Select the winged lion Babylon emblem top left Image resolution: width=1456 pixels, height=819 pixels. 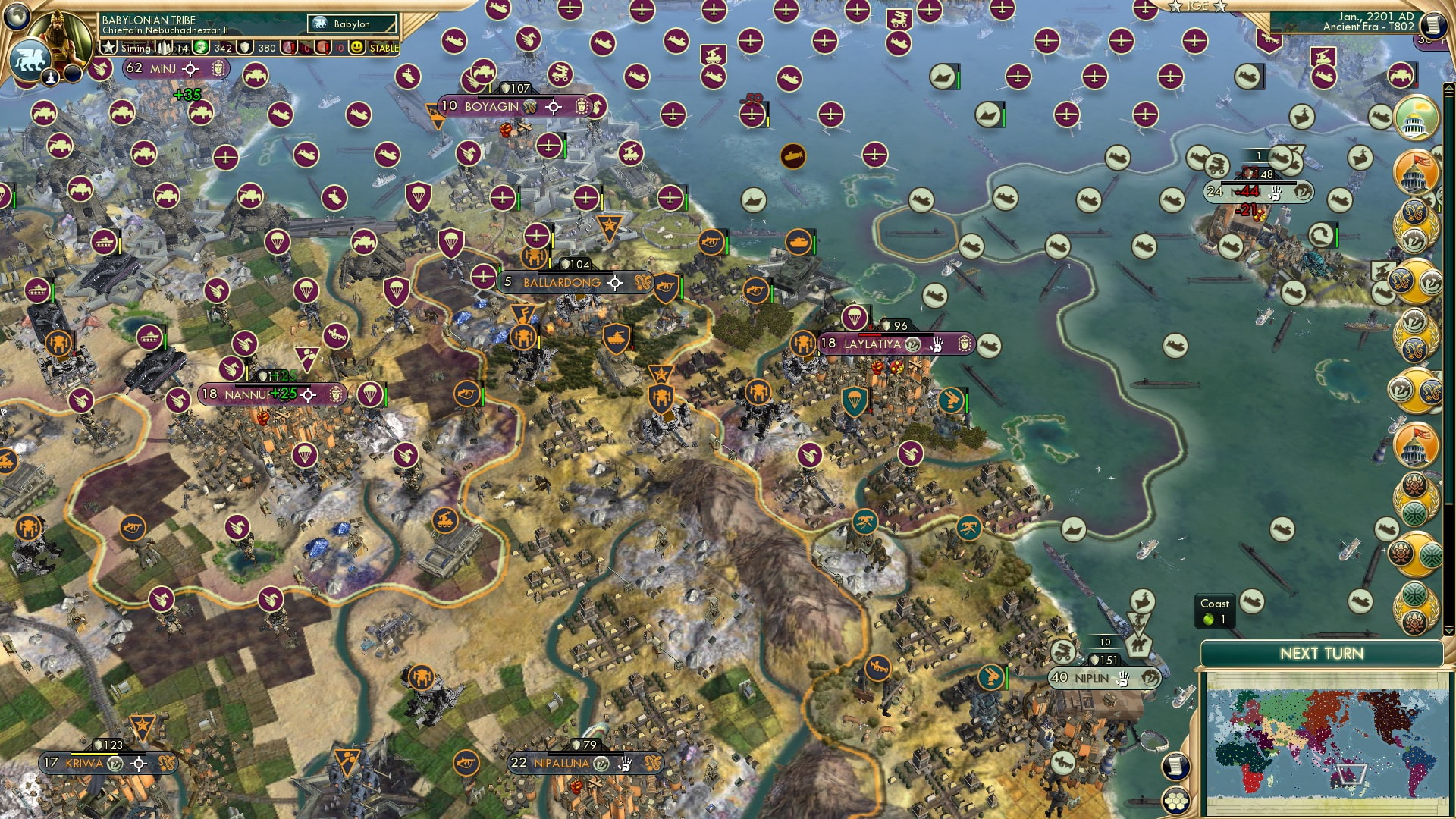29,58
